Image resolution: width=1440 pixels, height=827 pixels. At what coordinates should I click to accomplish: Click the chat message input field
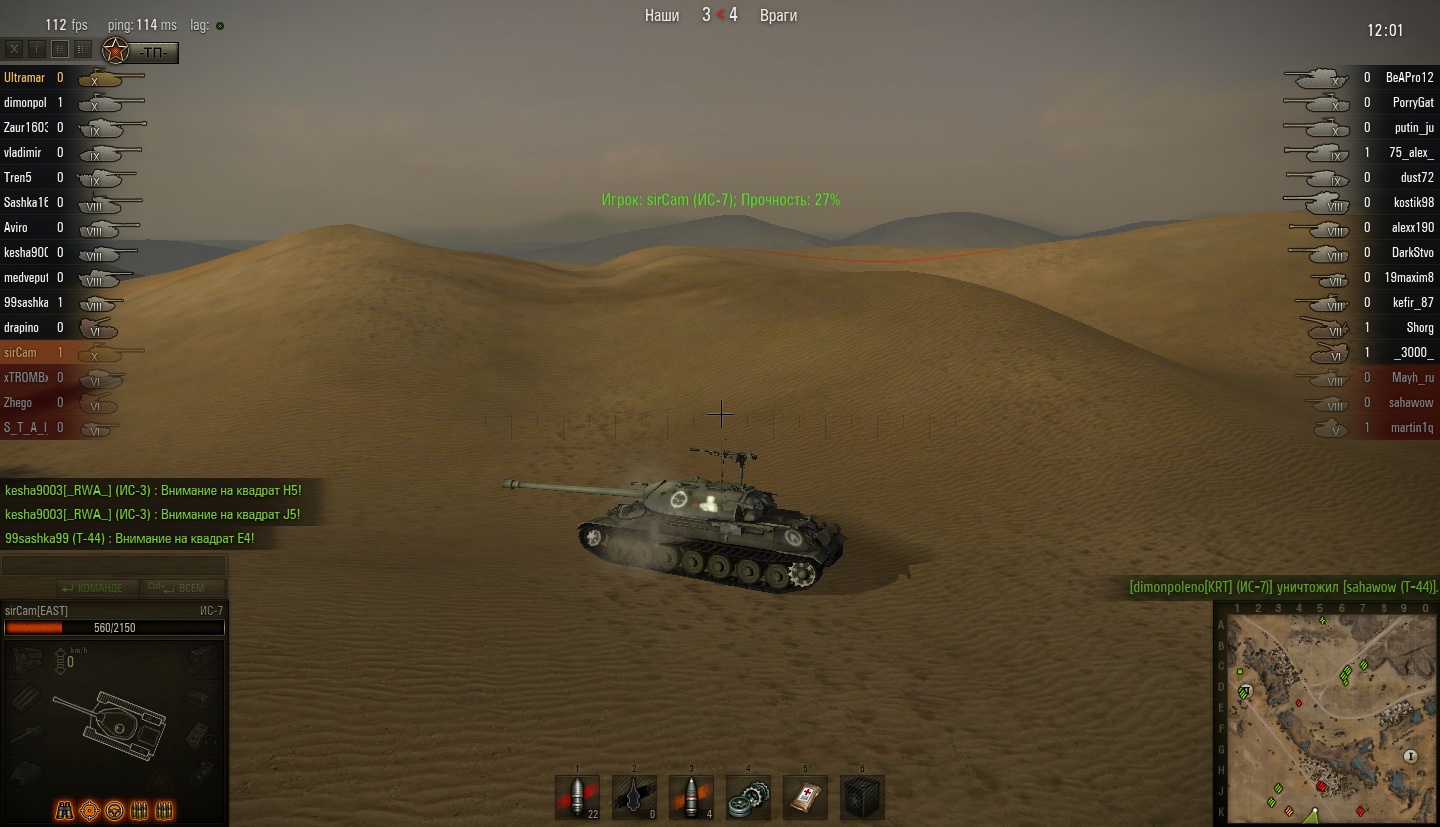pos(113,566)
